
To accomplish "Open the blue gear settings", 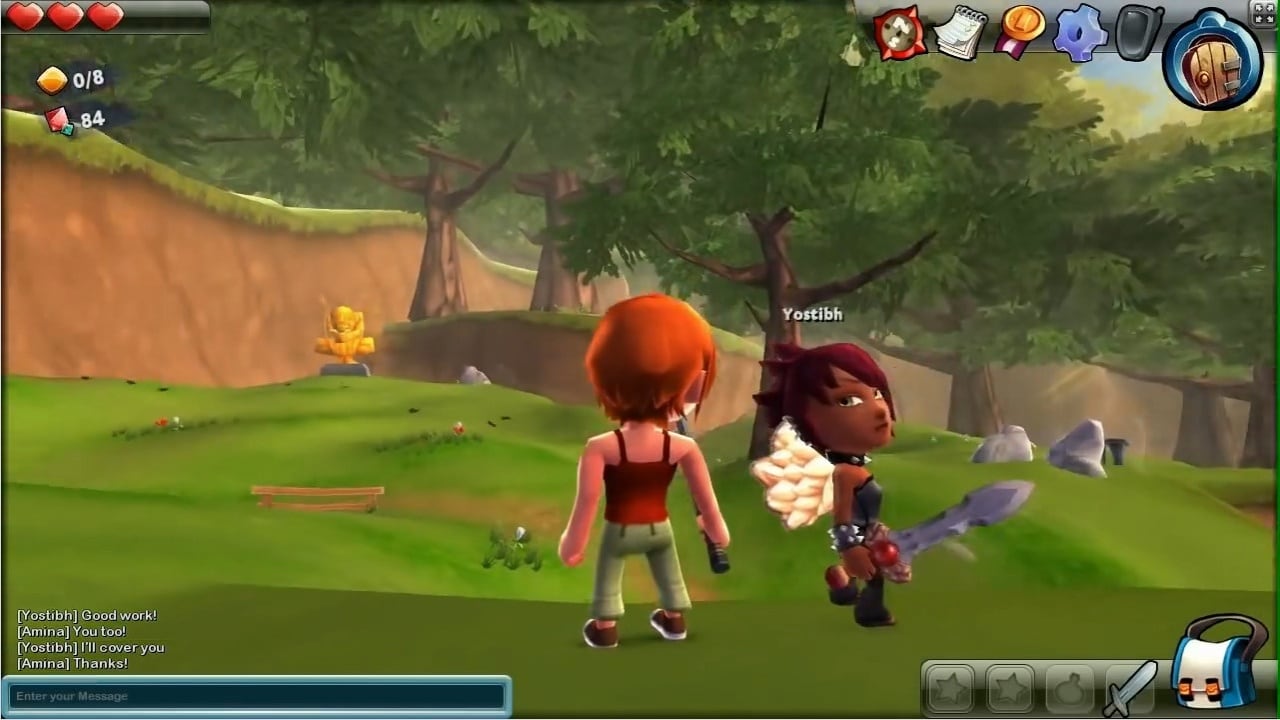I will tap(1081, 32).
